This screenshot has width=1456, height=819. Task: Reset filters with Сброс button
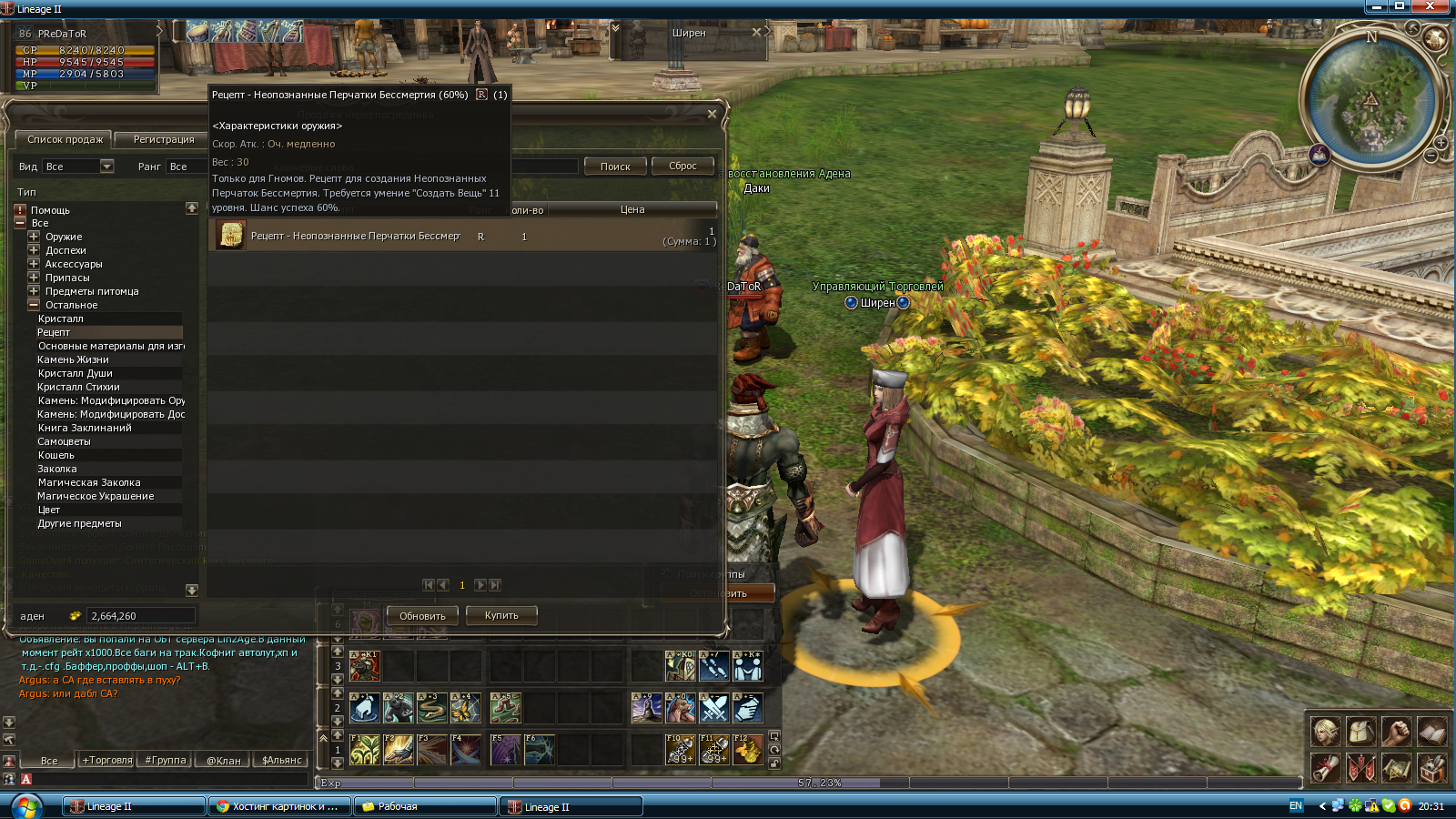click(x=682, y=167)
